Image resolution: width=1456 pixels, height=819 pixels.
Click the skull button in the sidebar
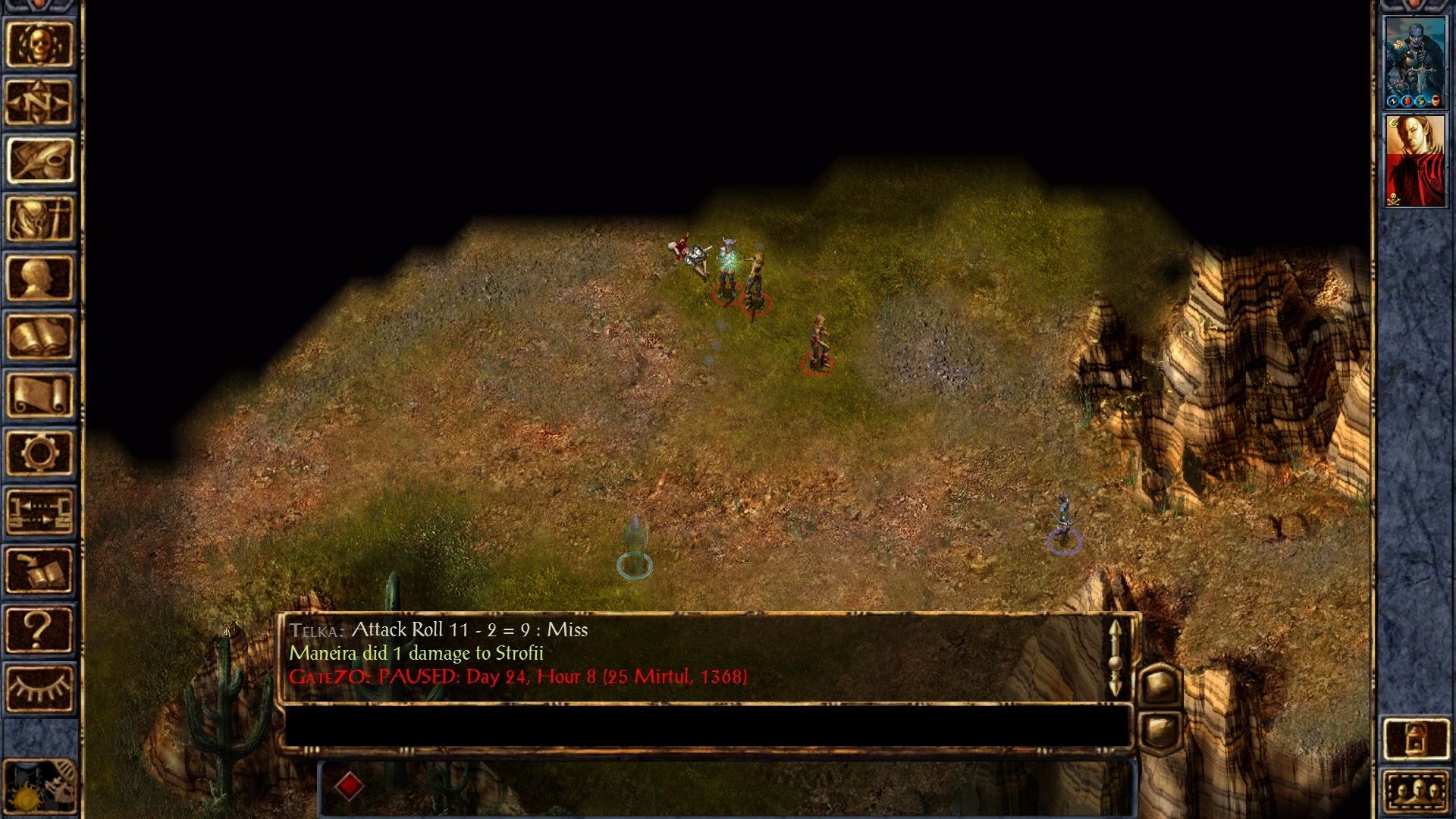coord(39,44)
